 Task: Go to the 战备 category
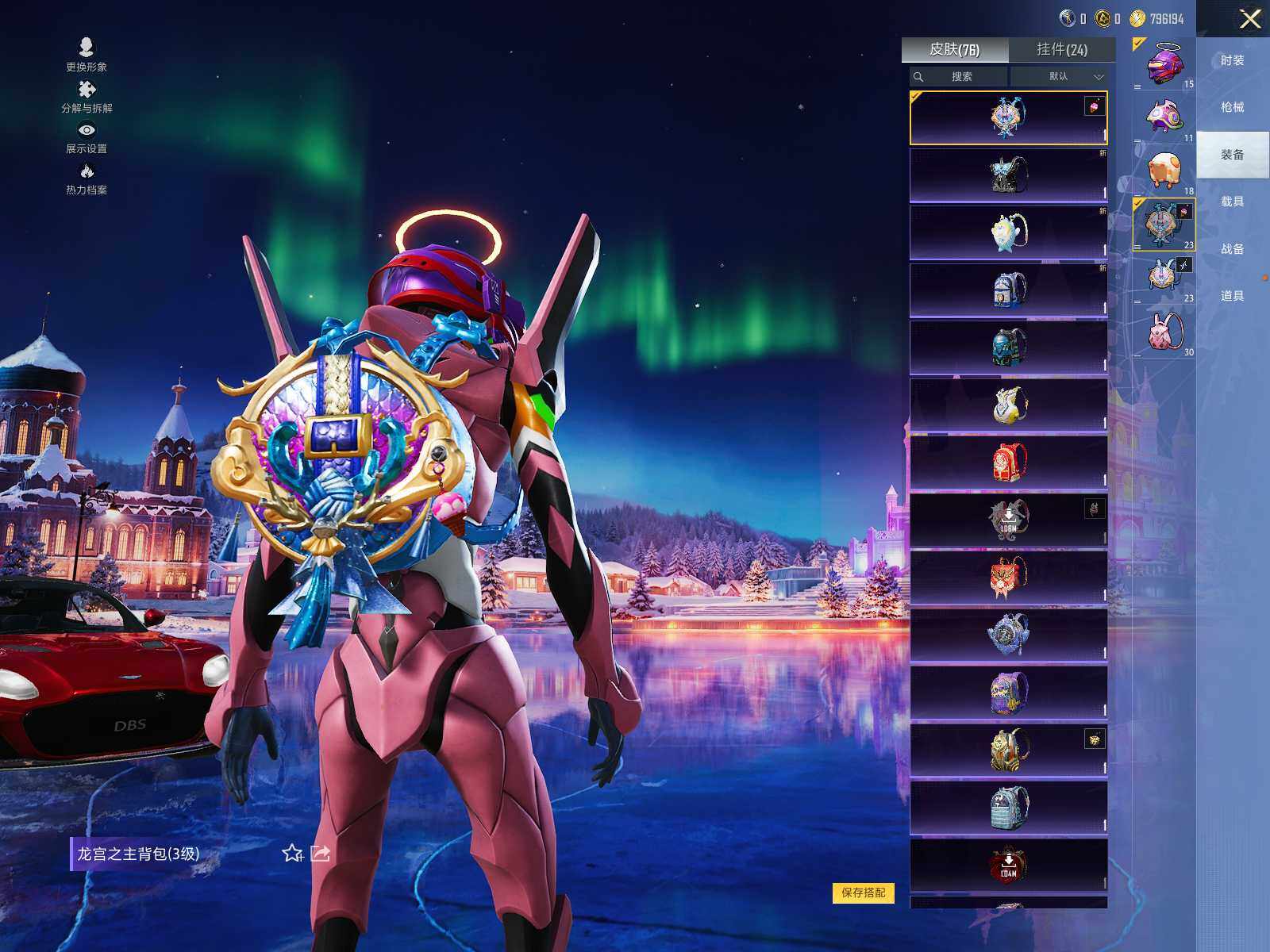[1232, 249]
